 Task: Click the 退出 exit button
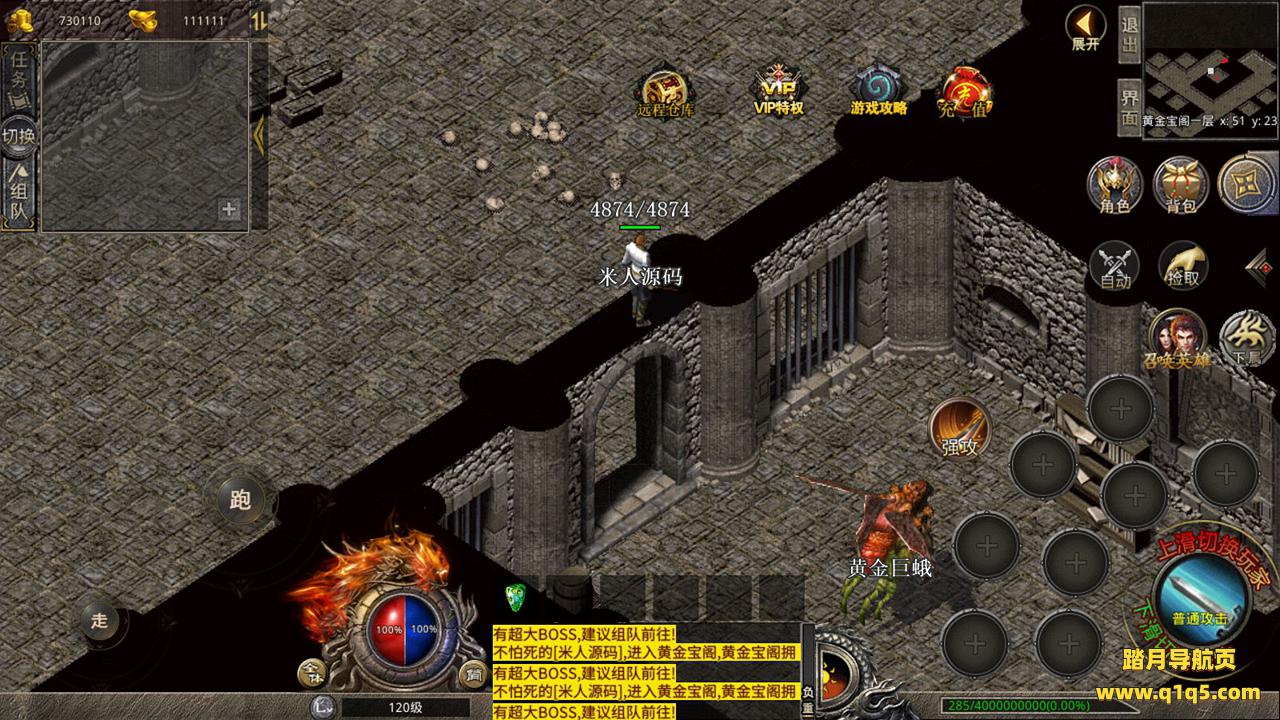pyautogui.click(x=1129, y=36)
